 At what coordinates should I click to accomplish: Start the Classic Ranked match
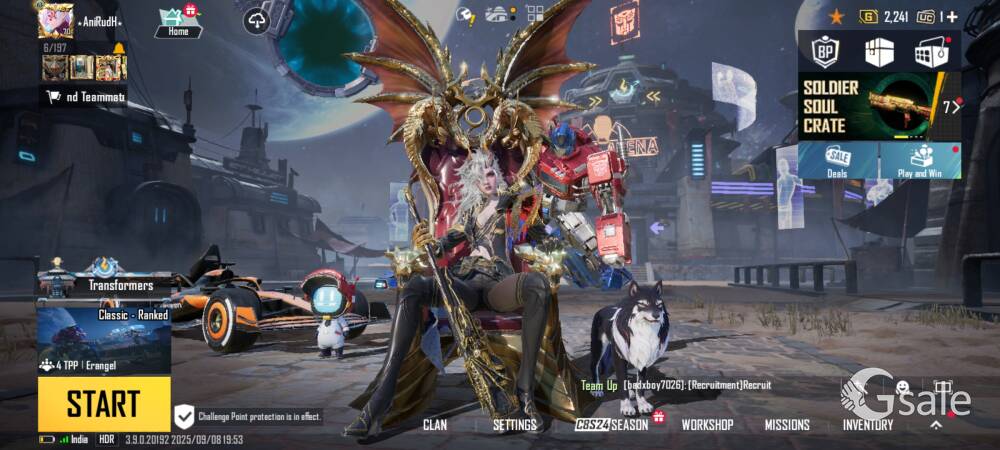104,404
